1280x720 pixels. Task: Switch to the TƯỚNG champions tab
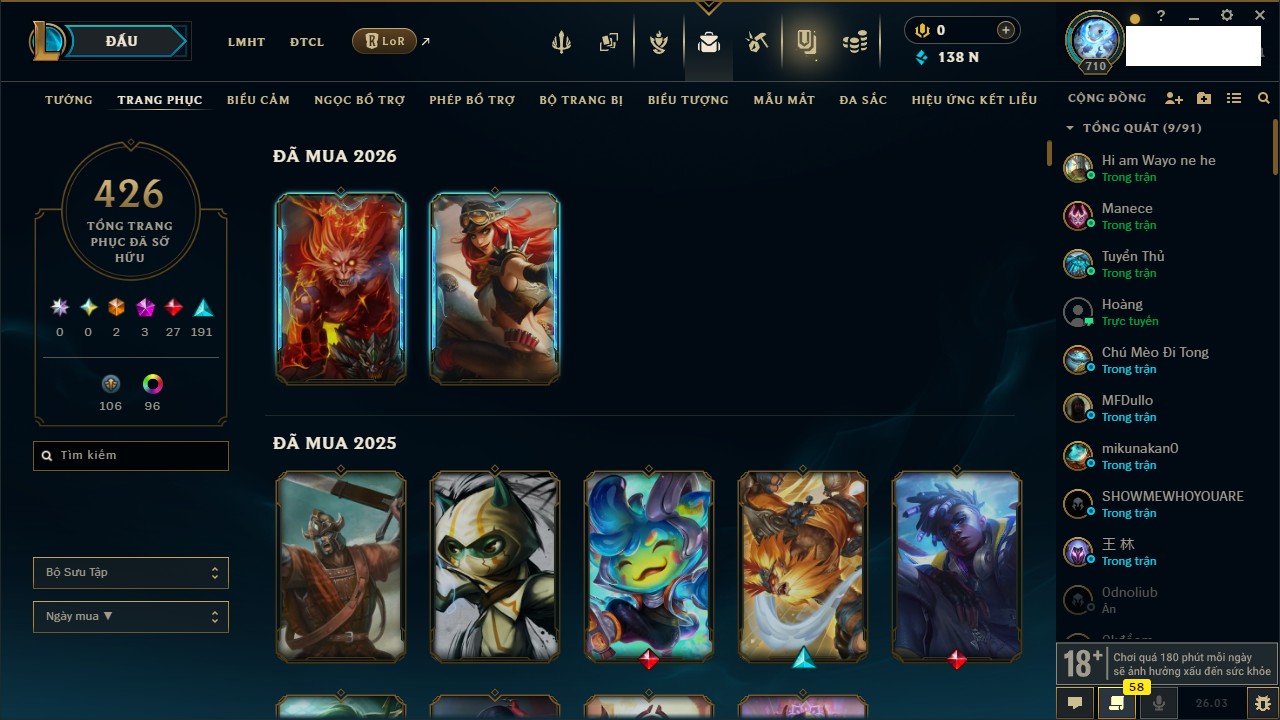tap(69, 100)
